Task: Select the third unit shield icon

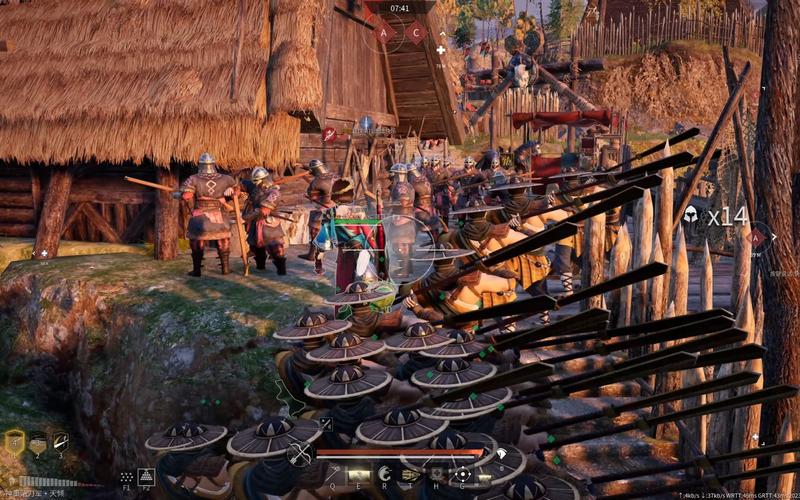Action: 61,443
